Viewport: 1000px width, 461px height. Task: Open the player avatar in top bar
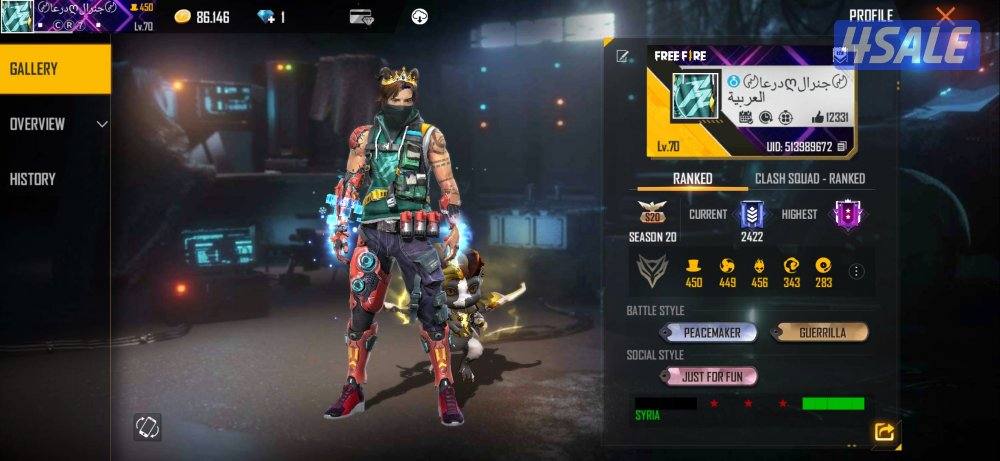pos(17,16)
